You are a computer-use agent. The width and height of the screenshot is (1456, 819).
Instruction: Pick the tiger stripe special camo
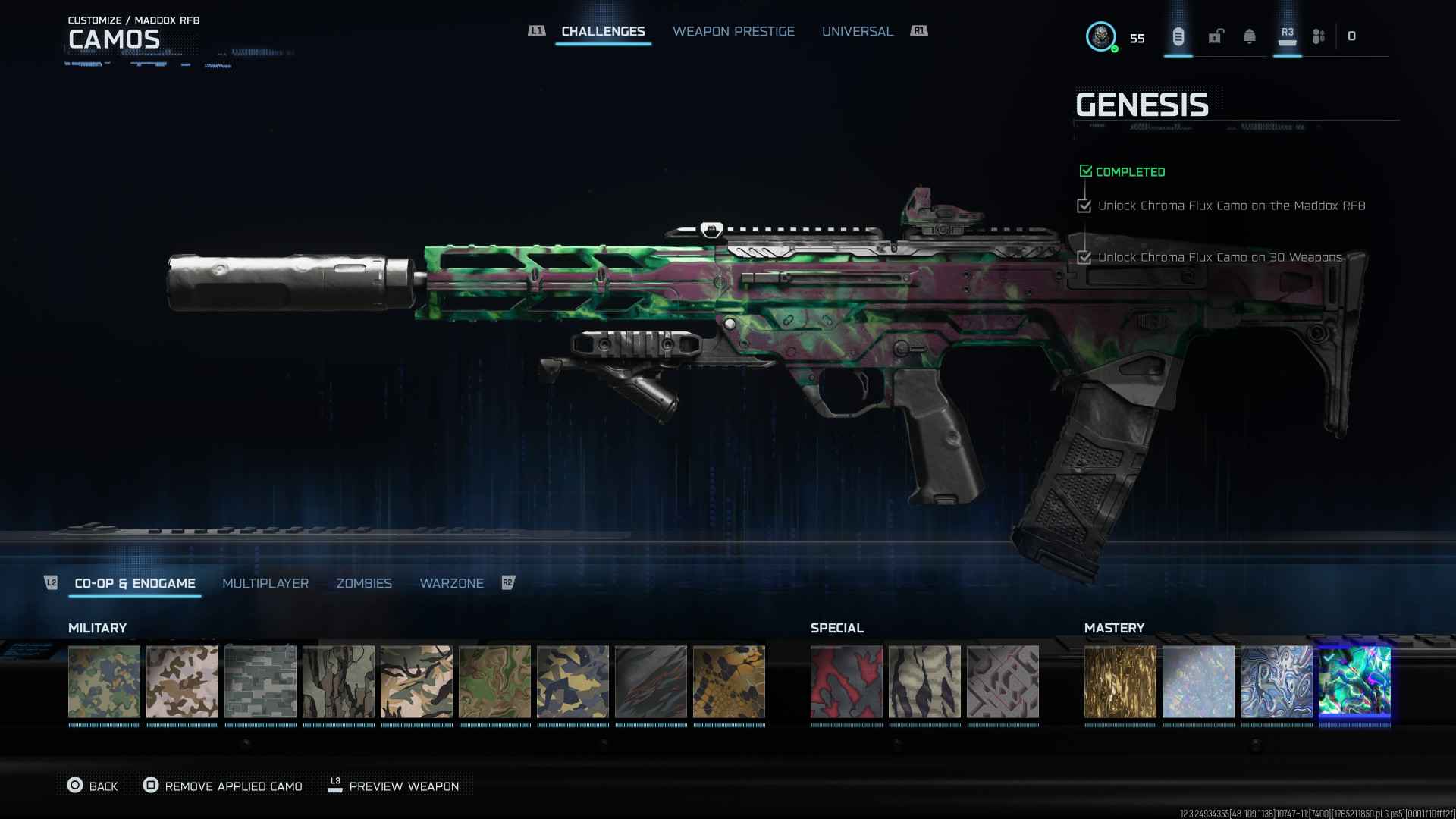point(924,681)
